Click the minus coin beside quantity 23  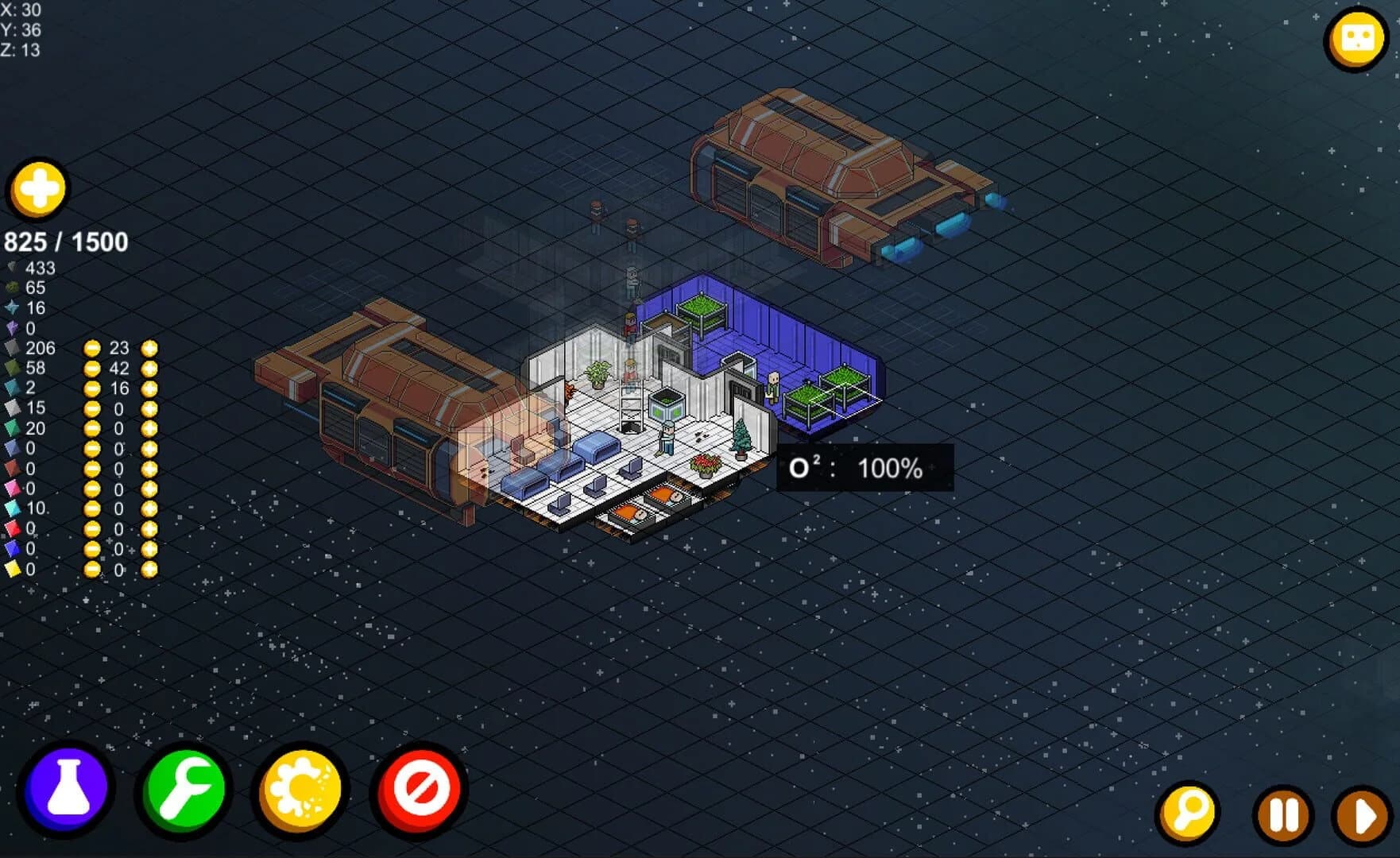[92, 349]
